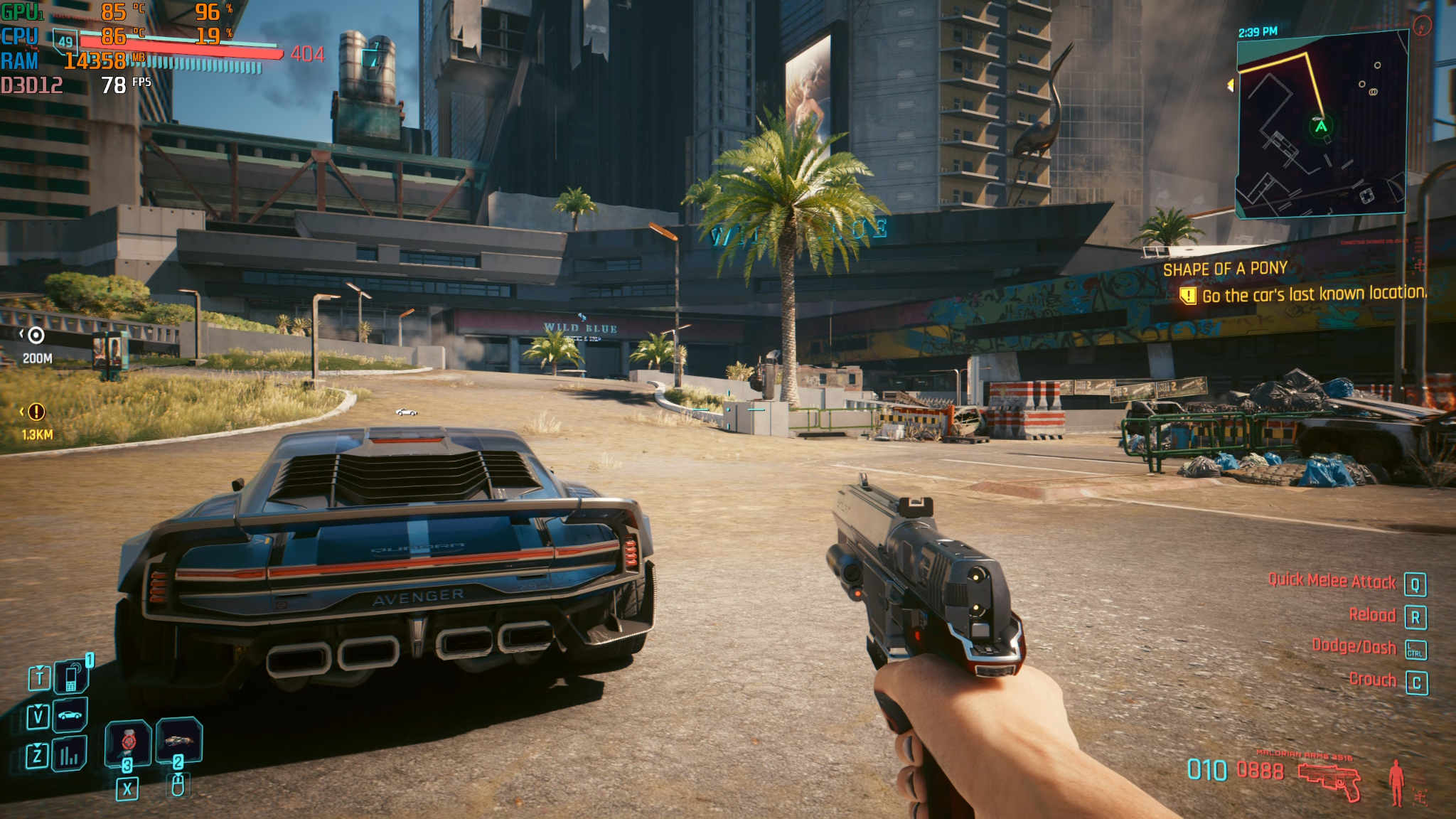
Task: Select the projectile launcher gadget slot
Action: [178, 740]
